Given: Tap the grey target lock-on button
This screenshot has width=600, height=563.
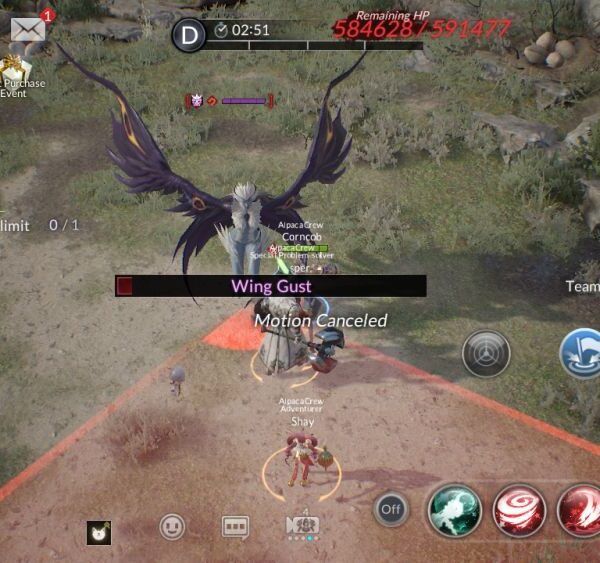Looking at the screenshot, I should 486,354.
